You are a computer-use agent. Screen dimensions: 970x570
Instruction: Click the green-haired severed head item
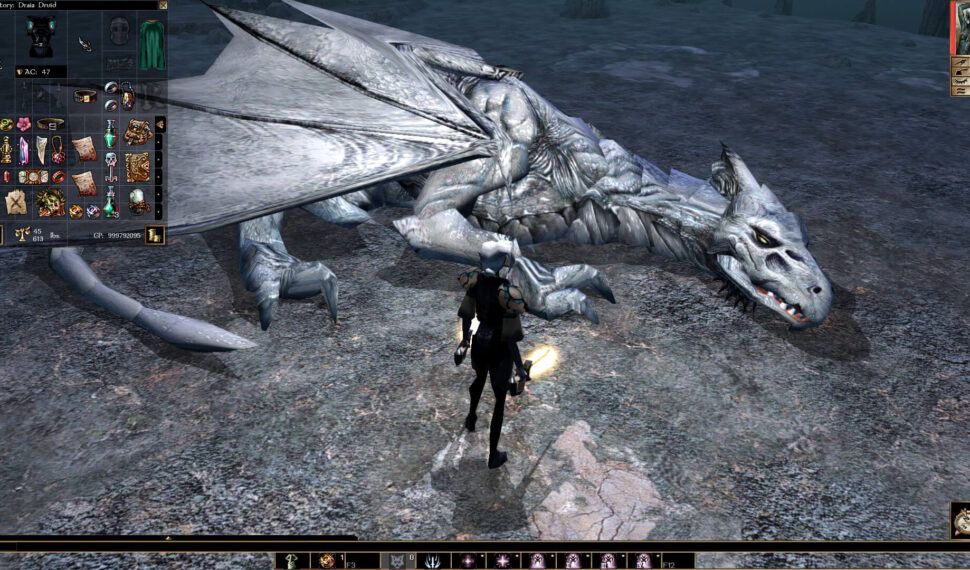(x=49, y=202)
